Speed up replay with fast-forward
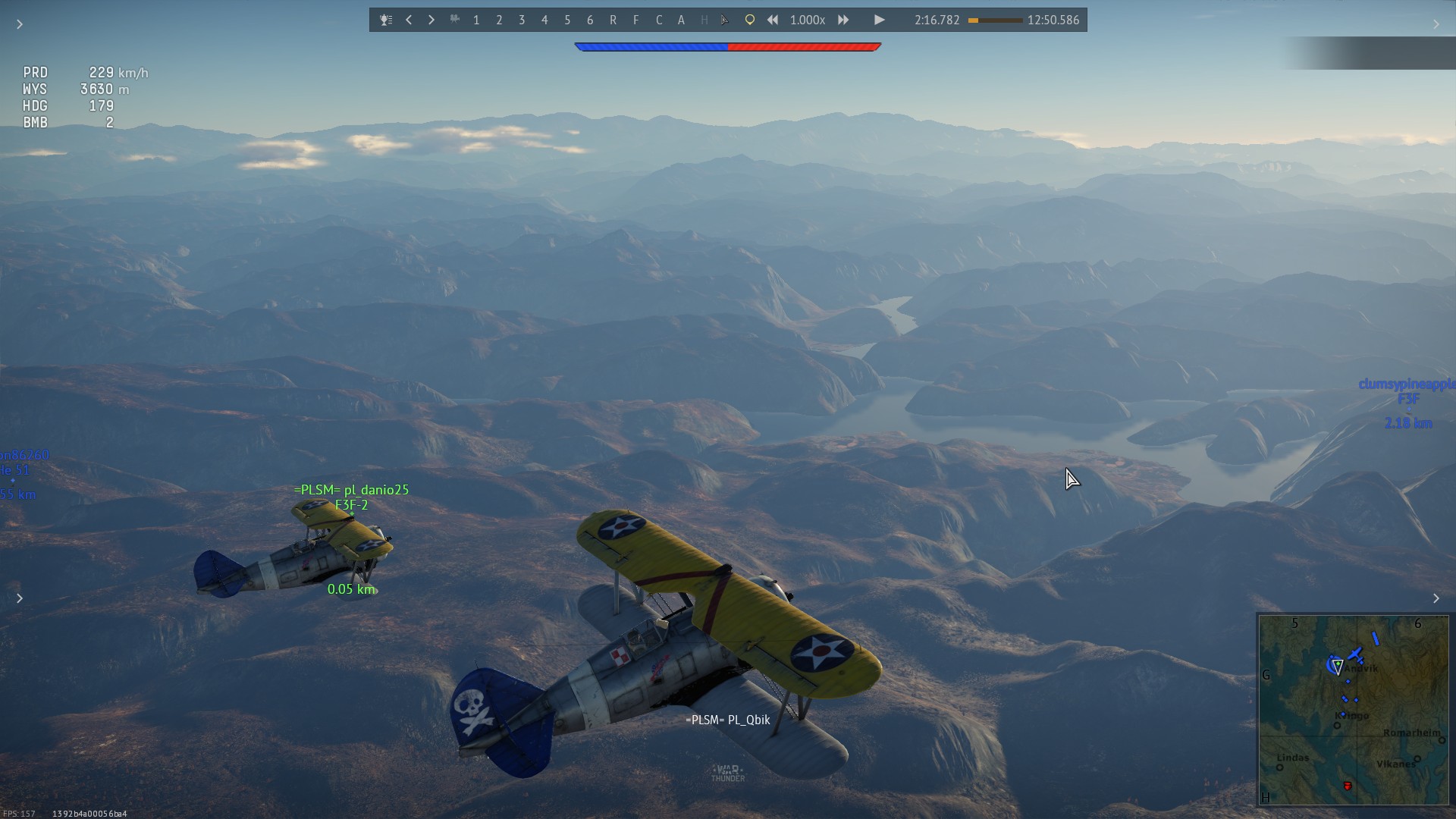1456x819 pixels. point(843,20)
